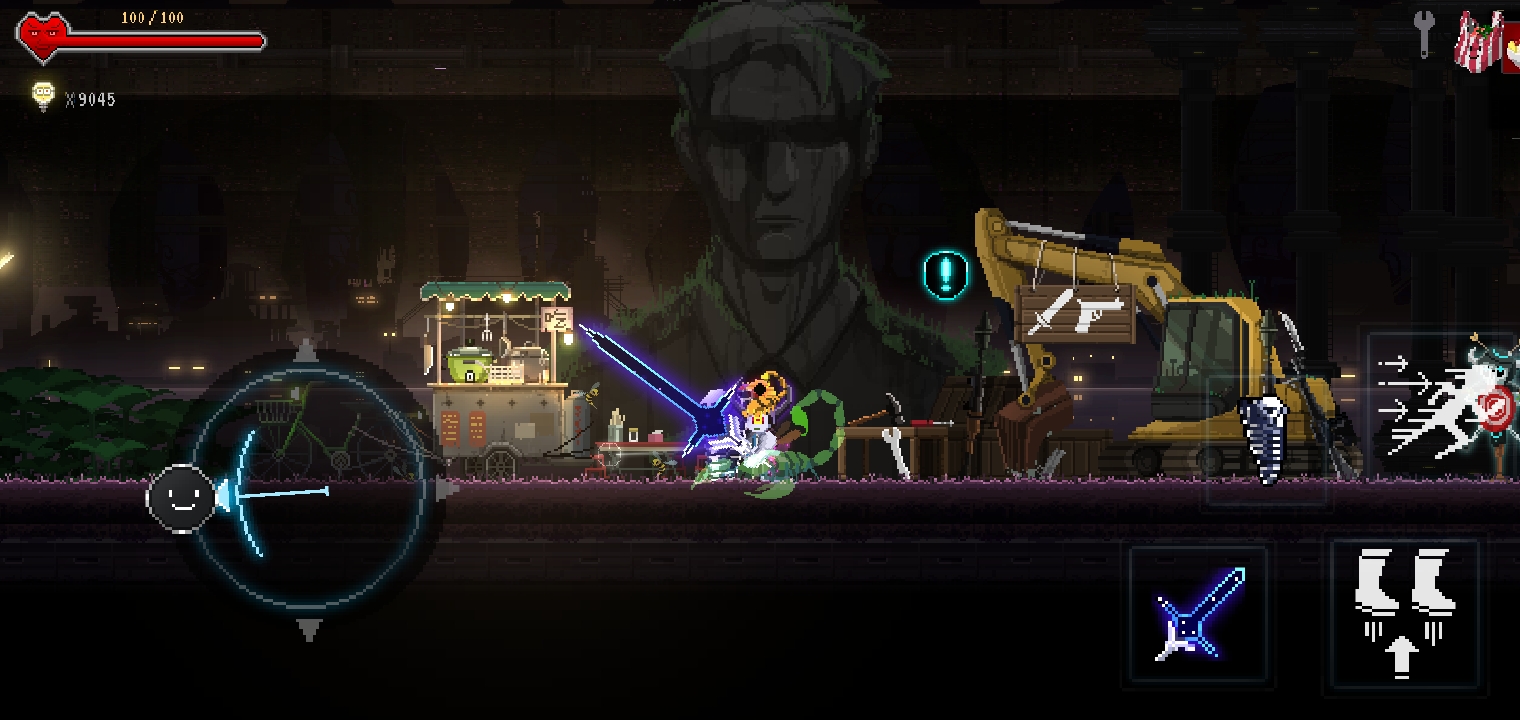This screenshot has width=1520, height=720.
Task: Open settings with the wrench icon
Action: [x=1423, y=34]
